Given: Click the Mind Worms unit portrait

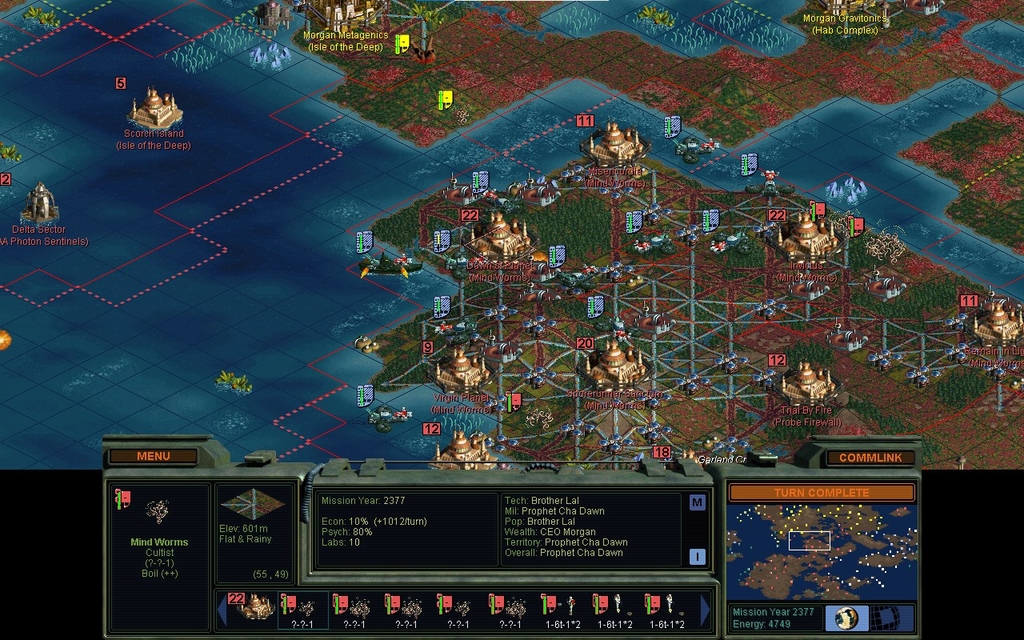Looking at the screenshot, I should point(158,512).
